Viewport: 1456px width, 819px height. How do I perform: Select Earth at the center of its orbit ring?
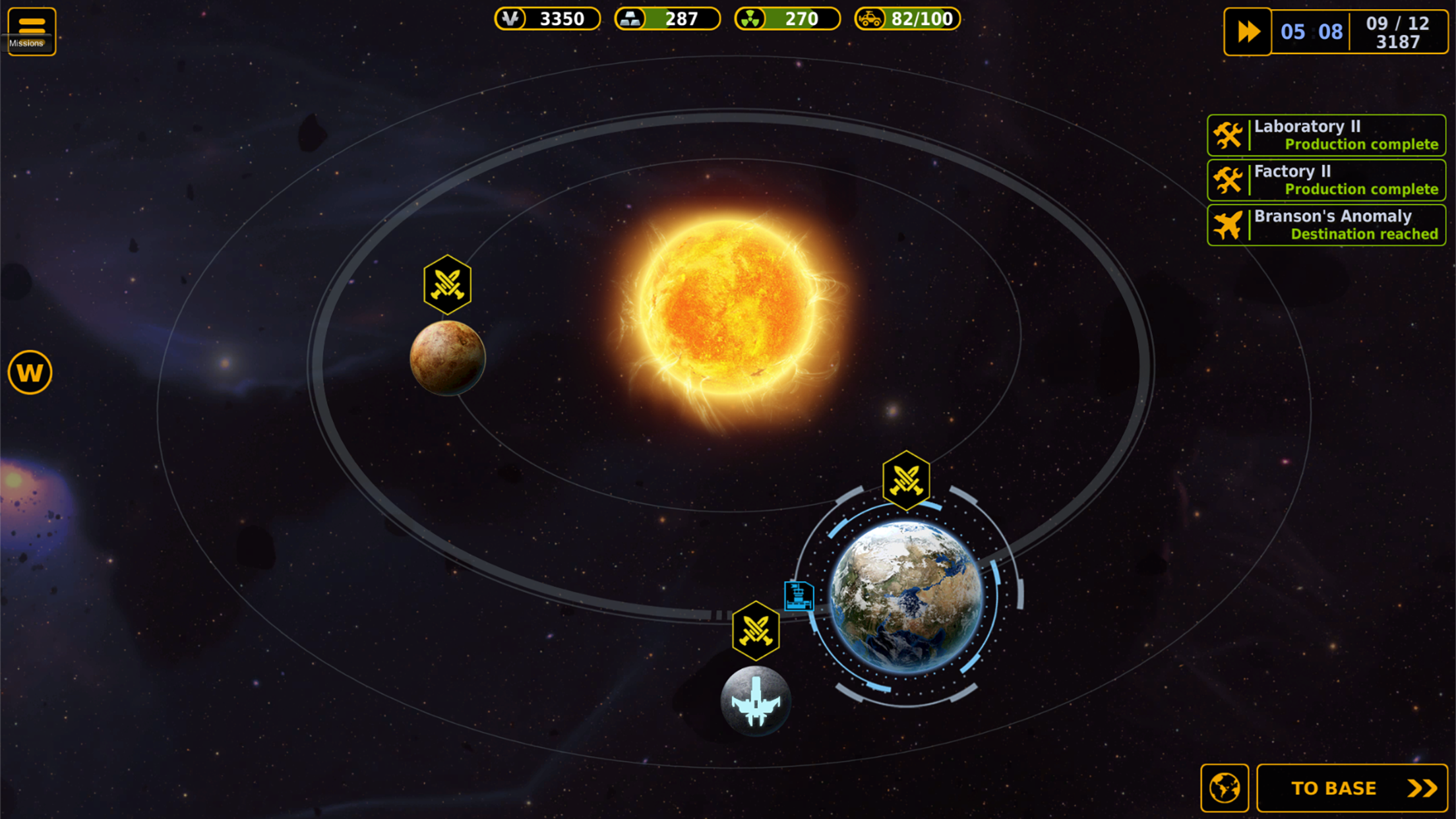[x=906, y=599]
